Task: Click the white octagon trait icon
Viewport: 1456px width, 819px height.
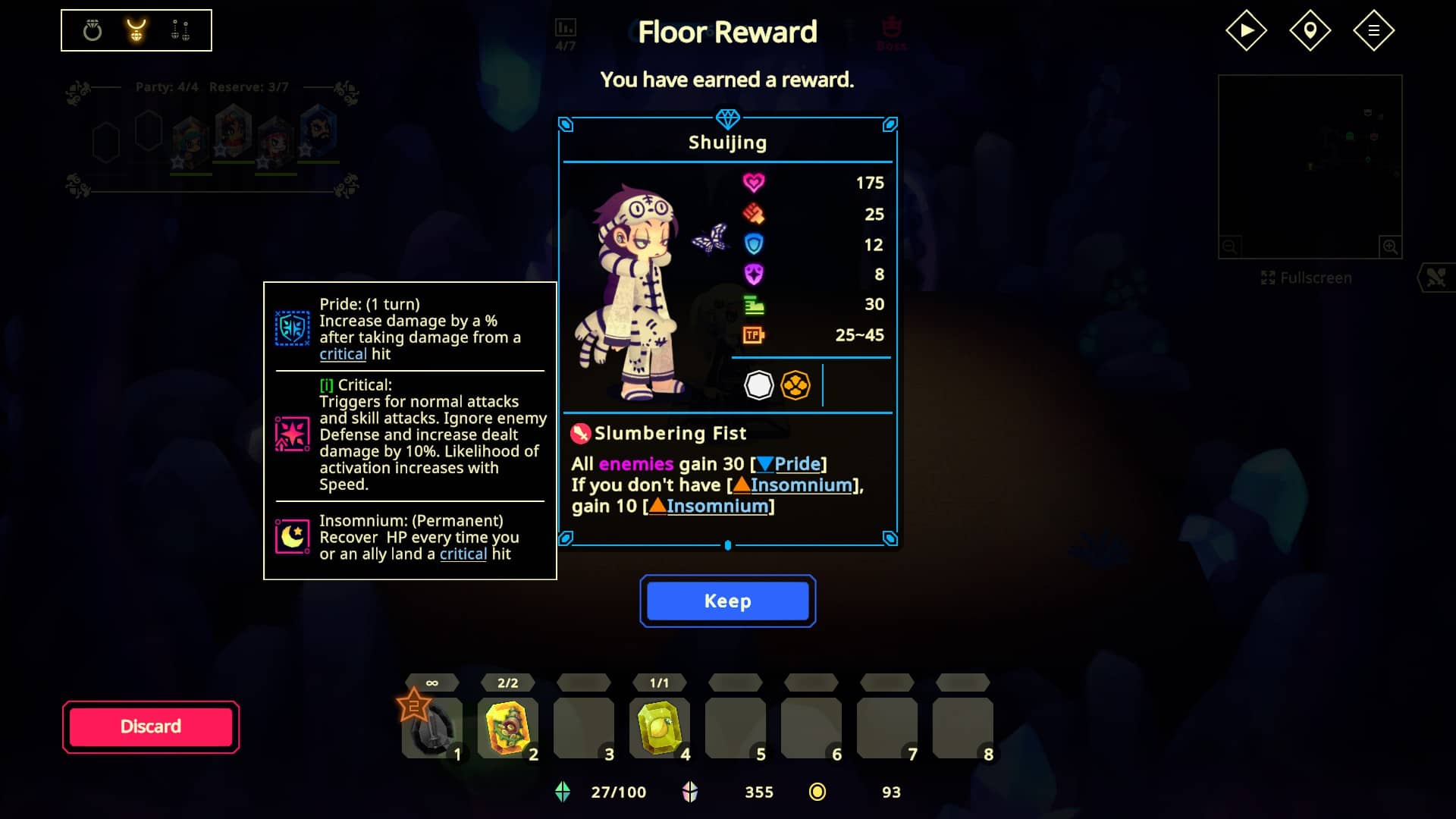Action: point(758,385)
